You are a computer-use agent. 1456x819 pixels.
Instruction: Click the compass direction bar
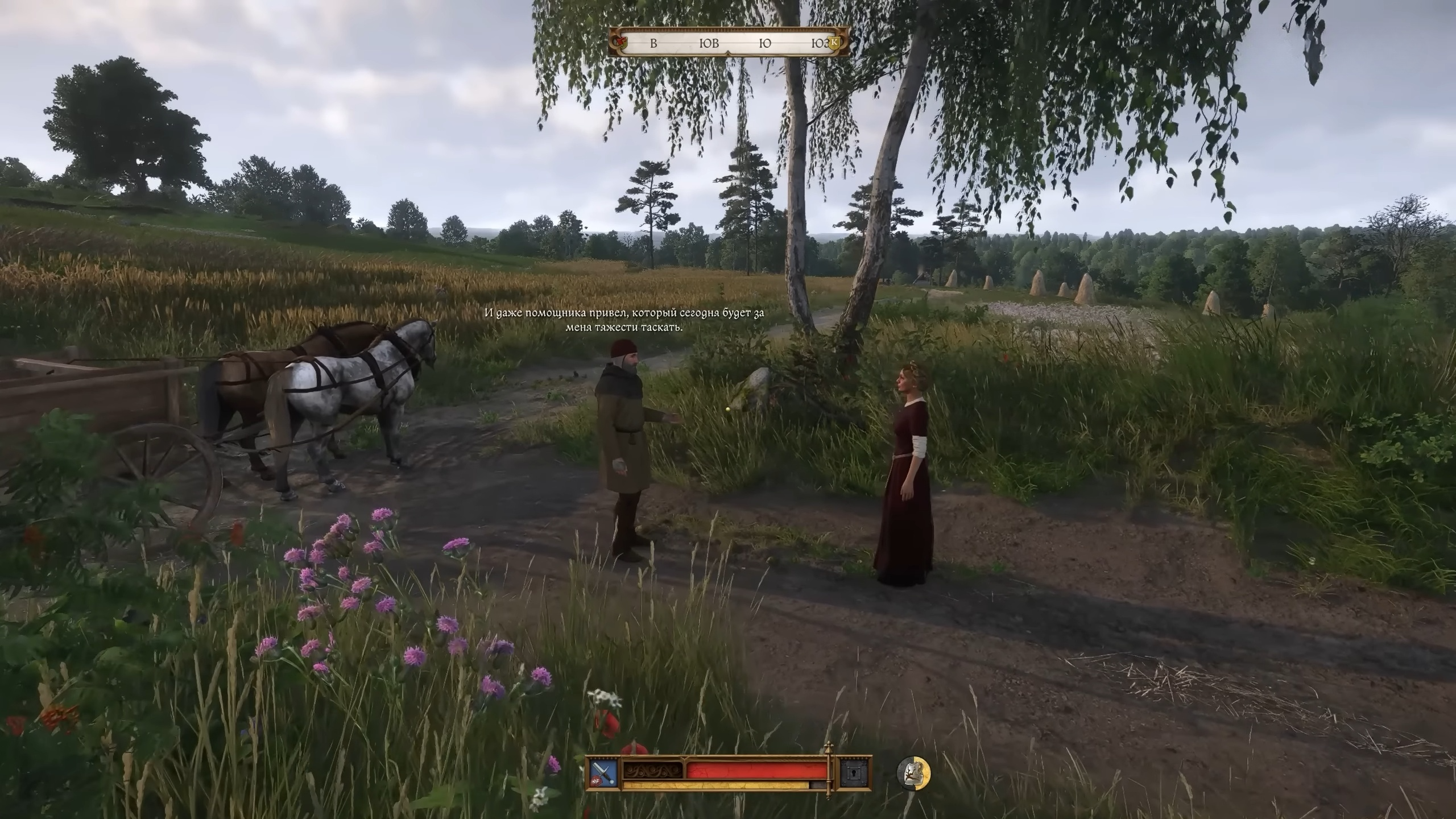pyautogui.click(x=729, y=43)
